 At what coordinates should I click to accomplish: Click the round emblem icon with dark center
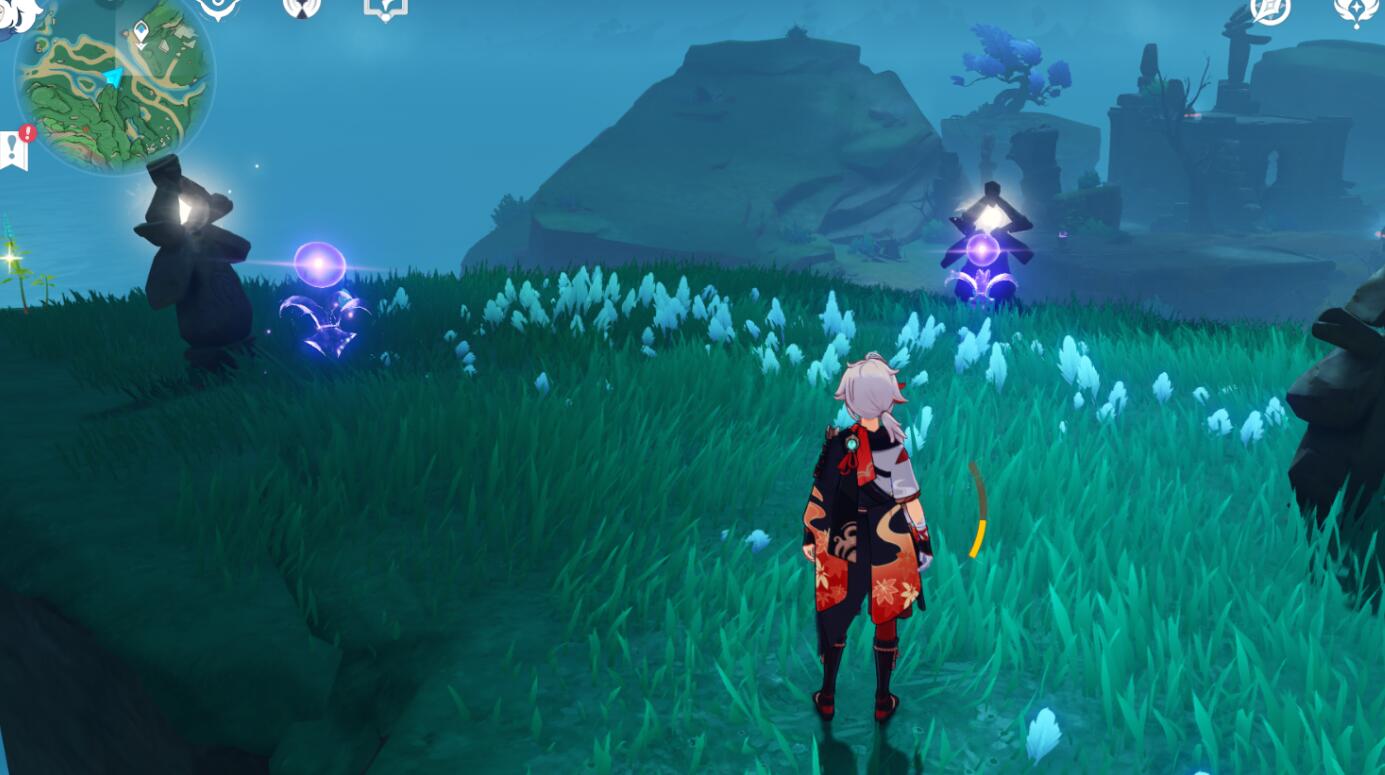tap(301, 8)
